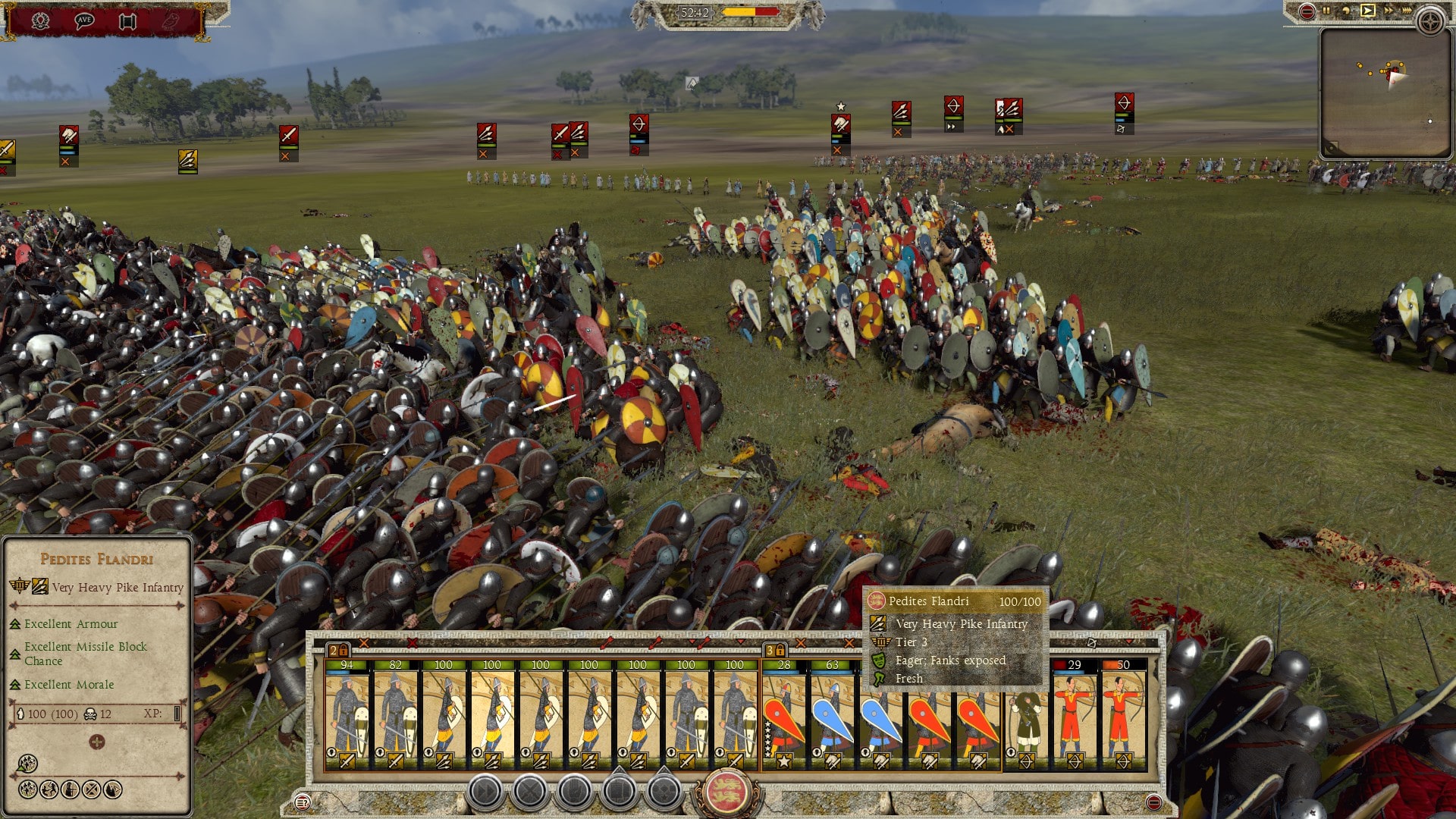Set battle speed to normal play
Screen dimensions: 1456x819
point(1367,11)
